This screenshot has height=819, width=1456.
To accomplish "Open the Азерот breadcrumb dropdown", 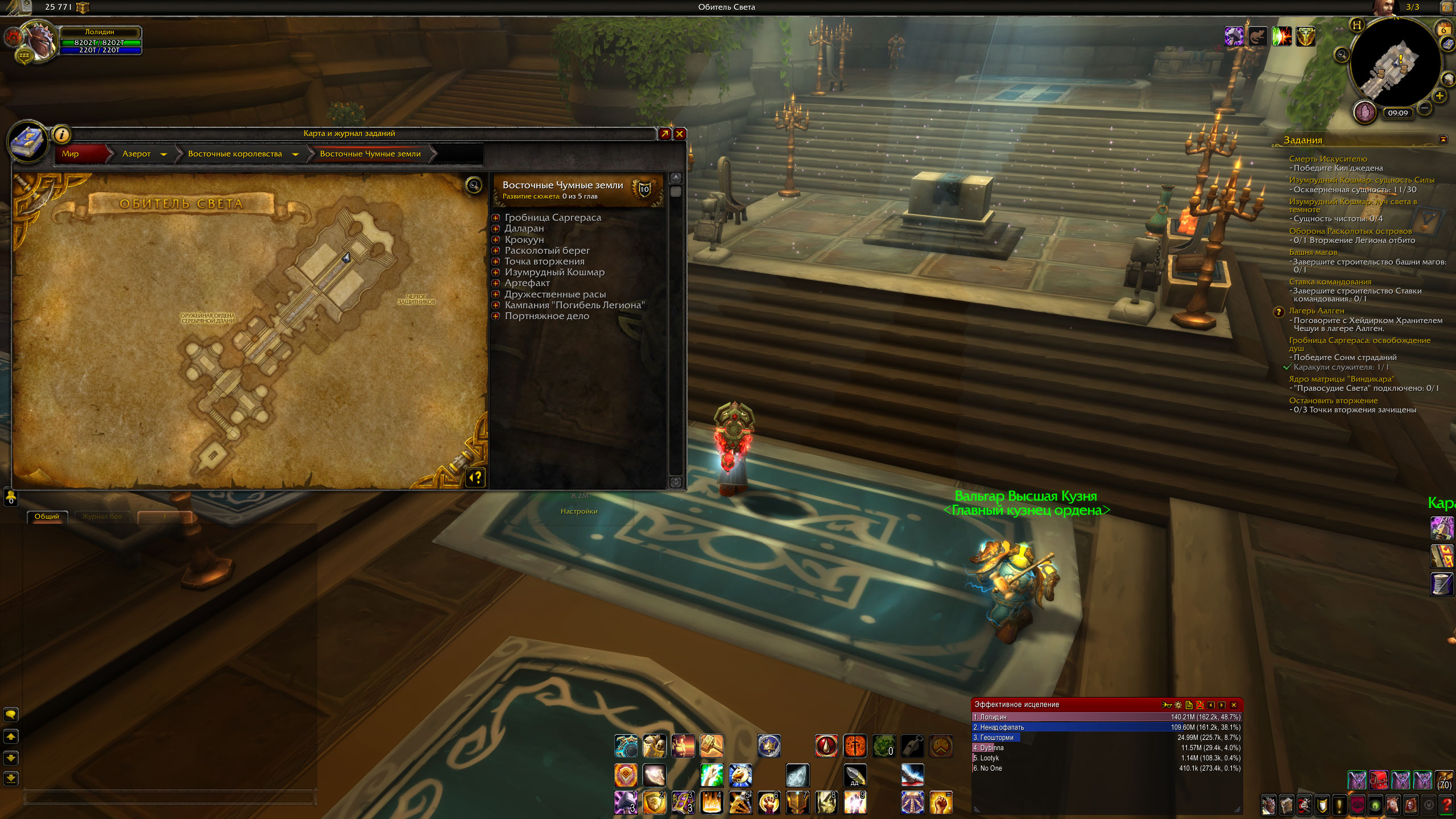I will click(x=164, y=154).
